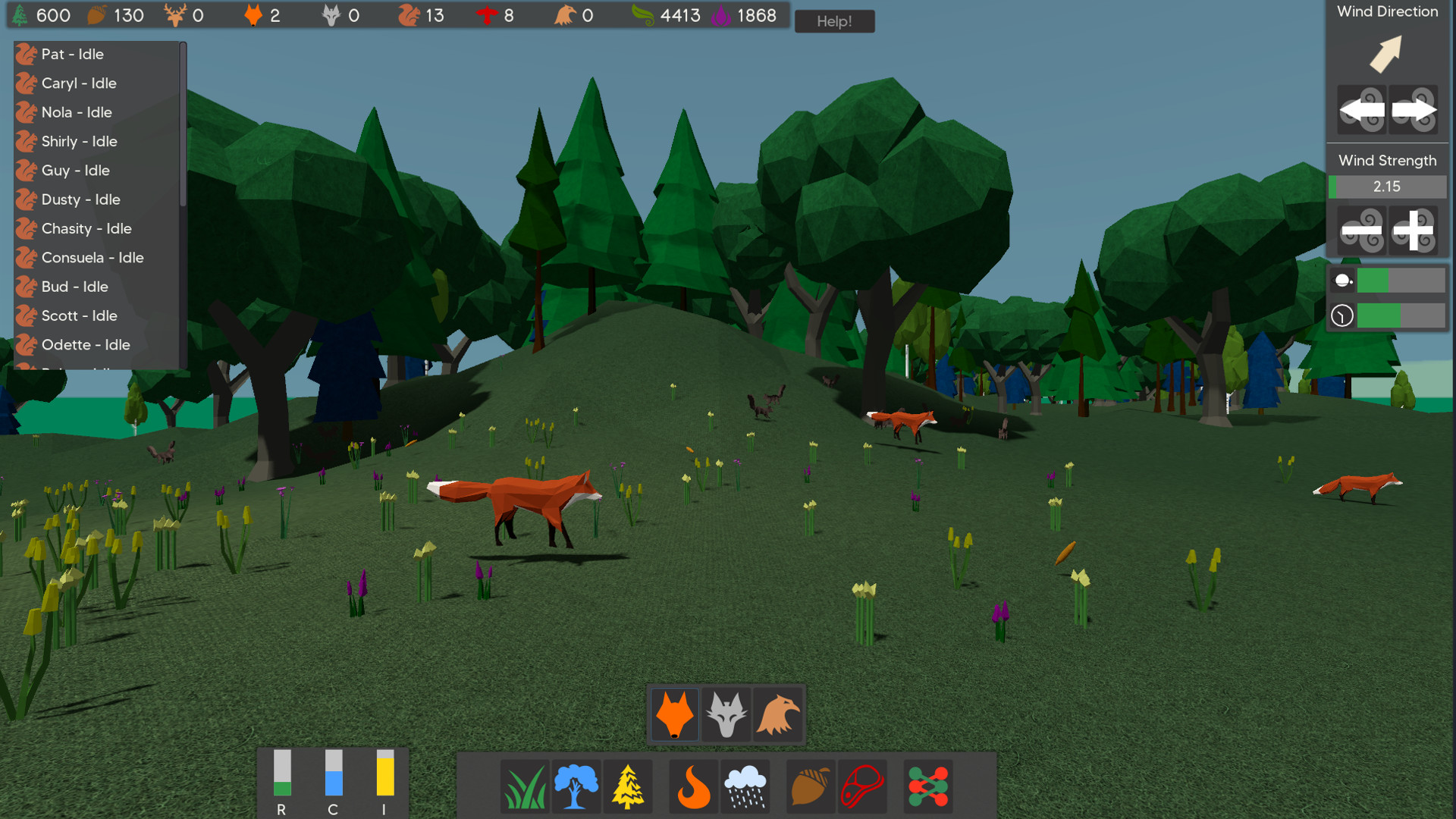Select the fire tool
The image size is (1456, 819).
click(x=692, y=786)
